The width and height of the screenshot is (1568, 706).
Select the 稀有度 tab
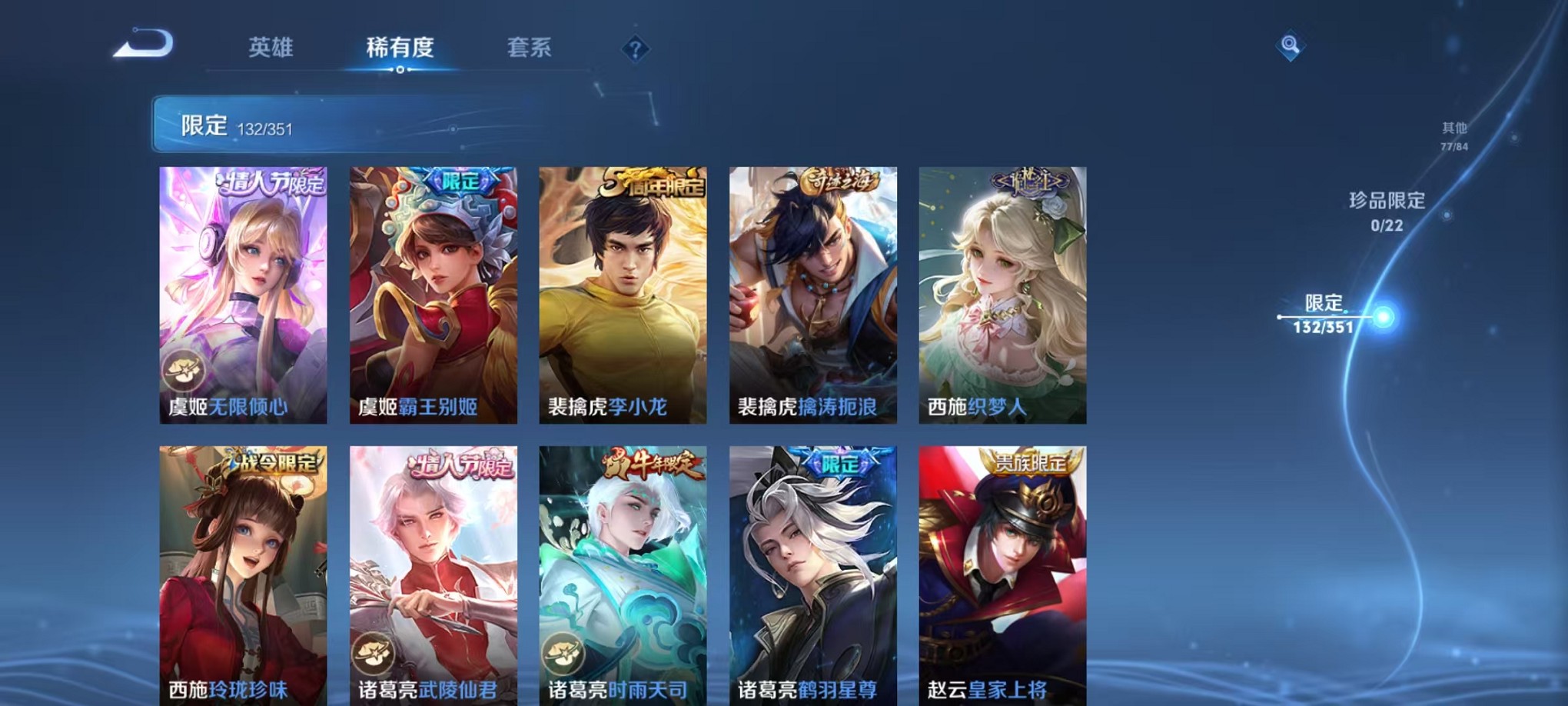tap(400, 48)
